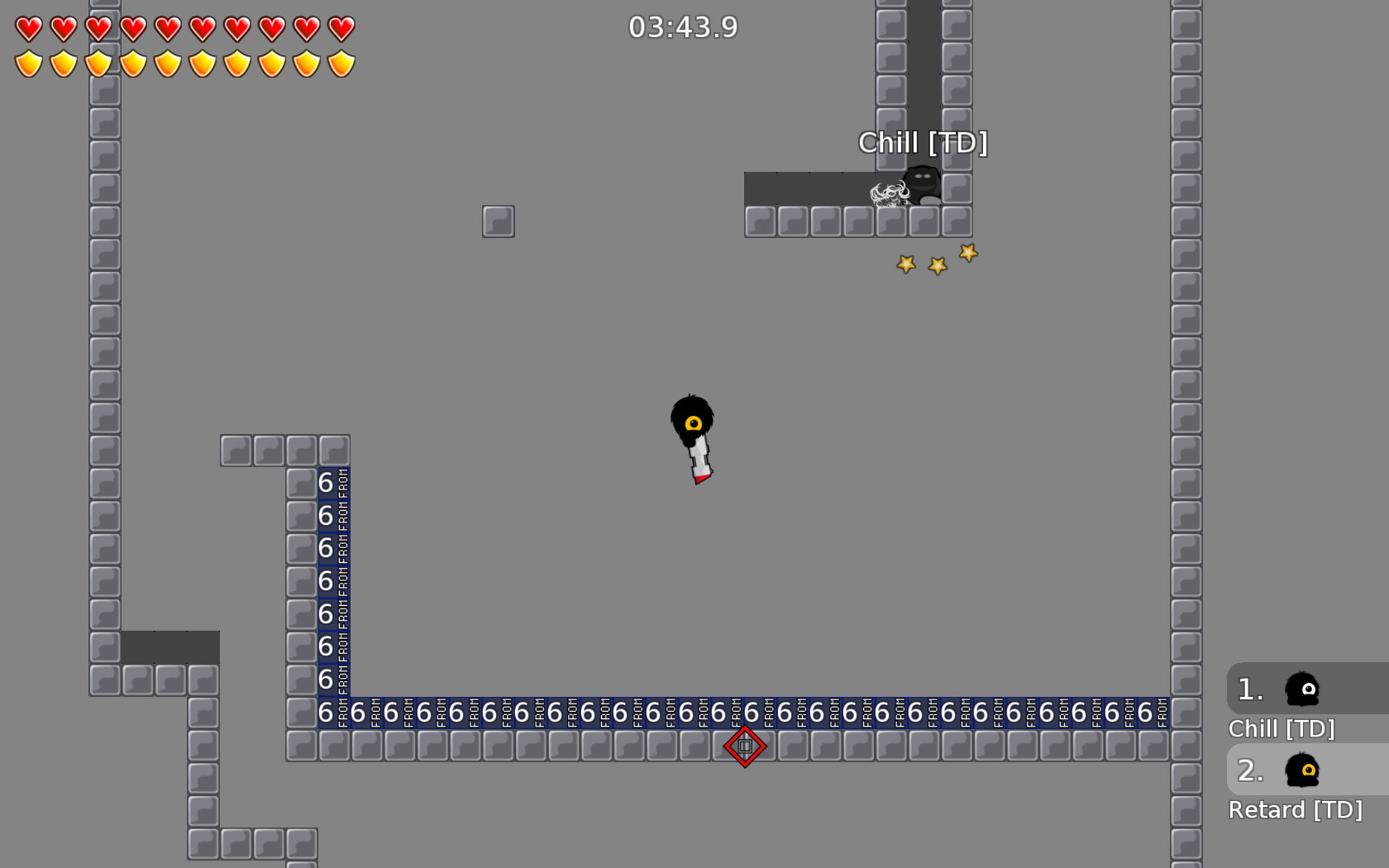The image size is (1389, 868).
Task: Click the hook/weapon held by the center tee
Action: pyautogui.click(x=699, y=459)
